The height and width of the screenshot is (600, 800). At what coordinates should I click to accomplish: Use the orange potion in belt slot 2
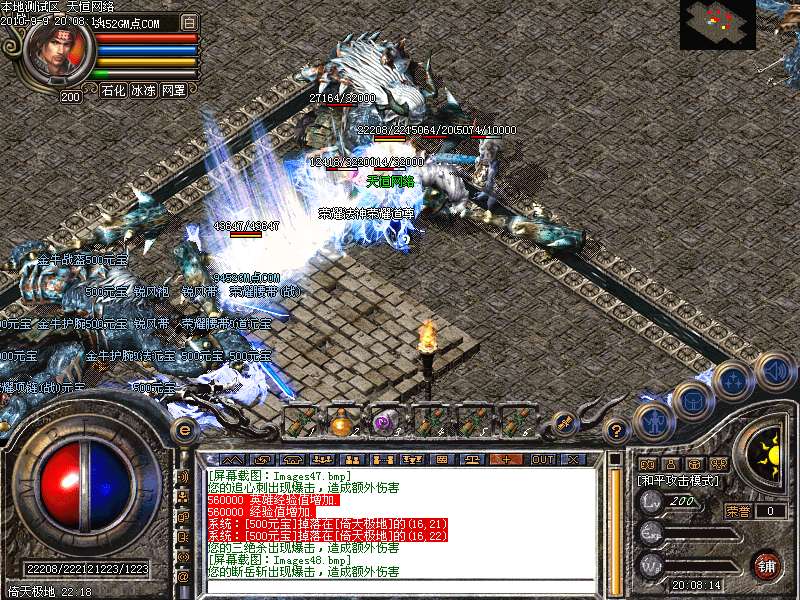[x=343, y=421]
